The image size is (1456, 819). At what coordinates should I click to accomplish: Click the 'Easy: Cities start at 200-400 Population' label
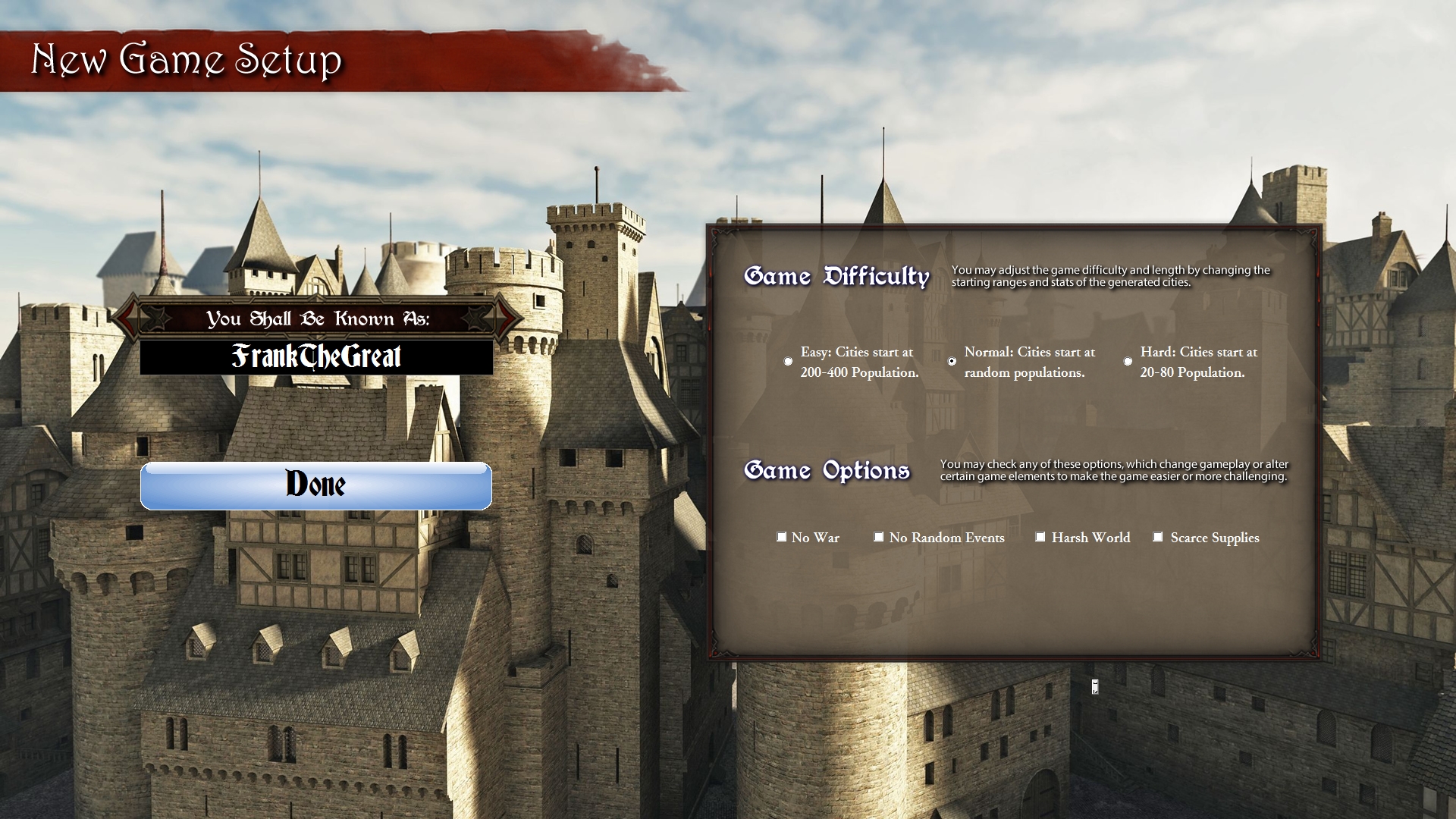click(857, 362)
